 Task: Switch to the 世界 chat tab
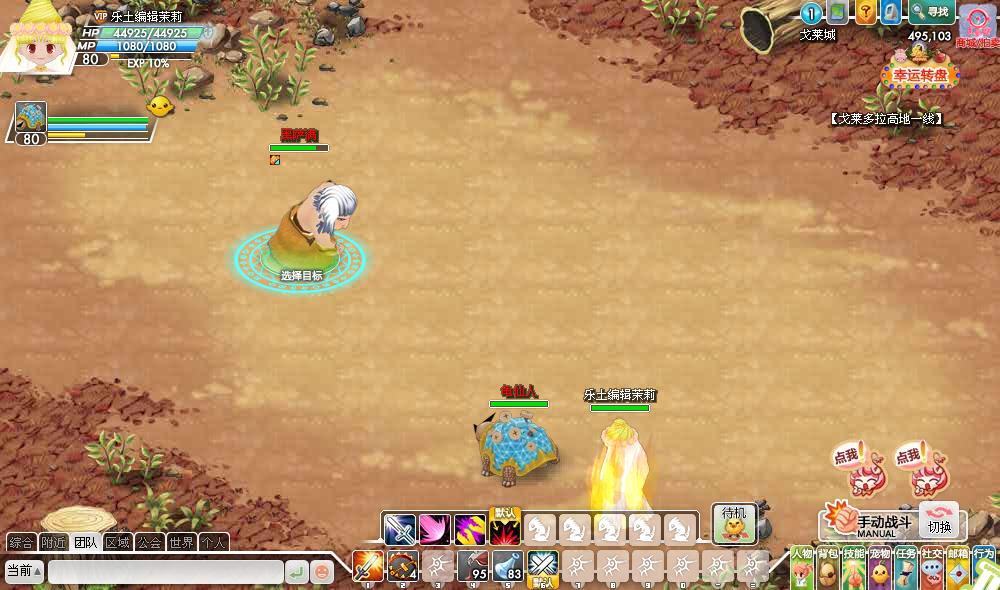pyautogui.click(x=181, y=543)
